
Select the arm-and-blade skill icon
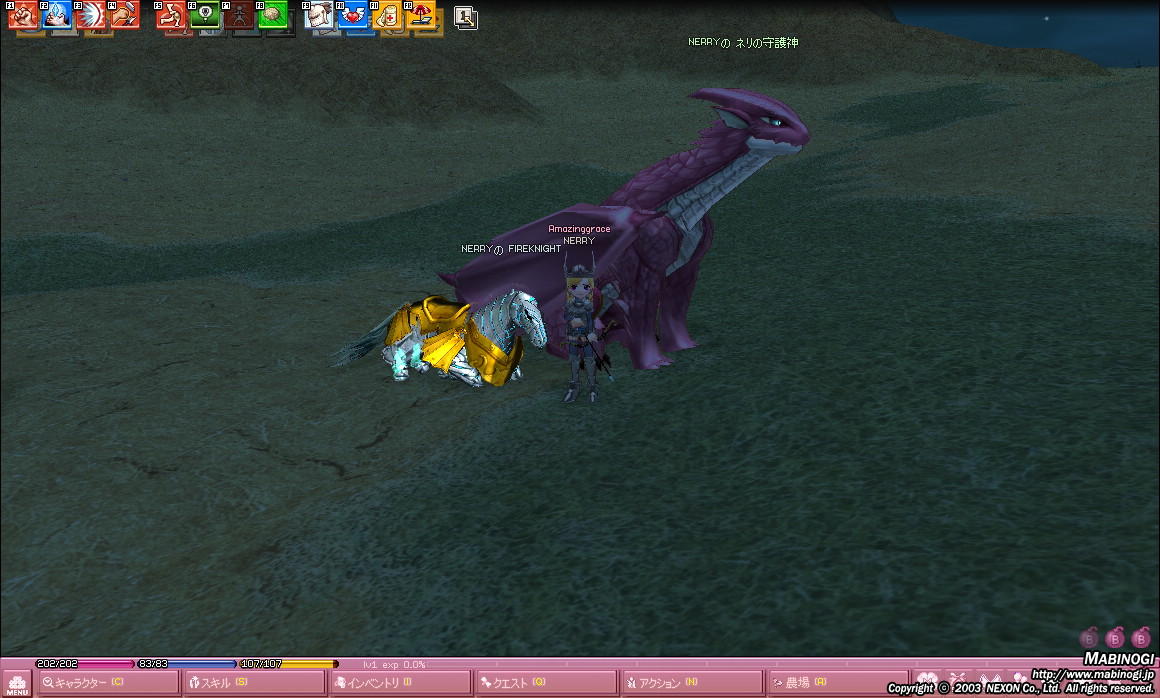point(124,14)
